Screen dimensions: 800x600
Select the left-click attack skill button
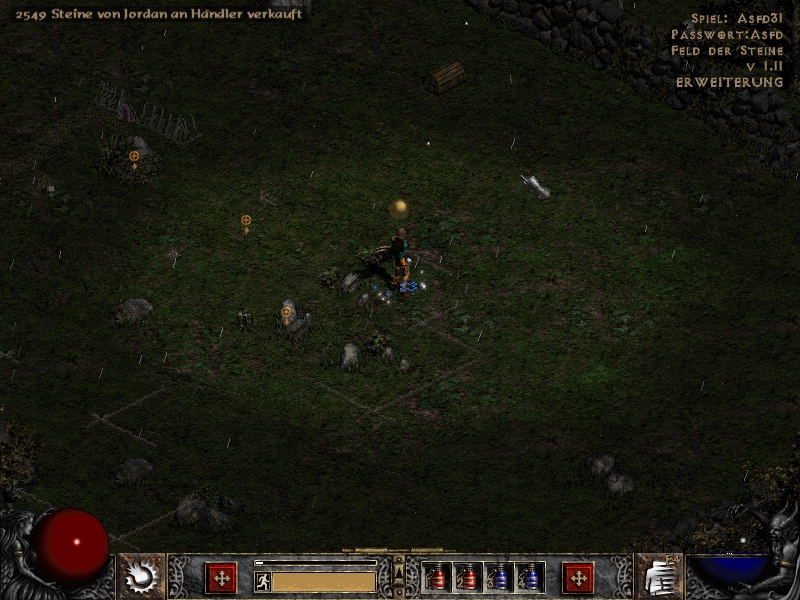[221, 577]
